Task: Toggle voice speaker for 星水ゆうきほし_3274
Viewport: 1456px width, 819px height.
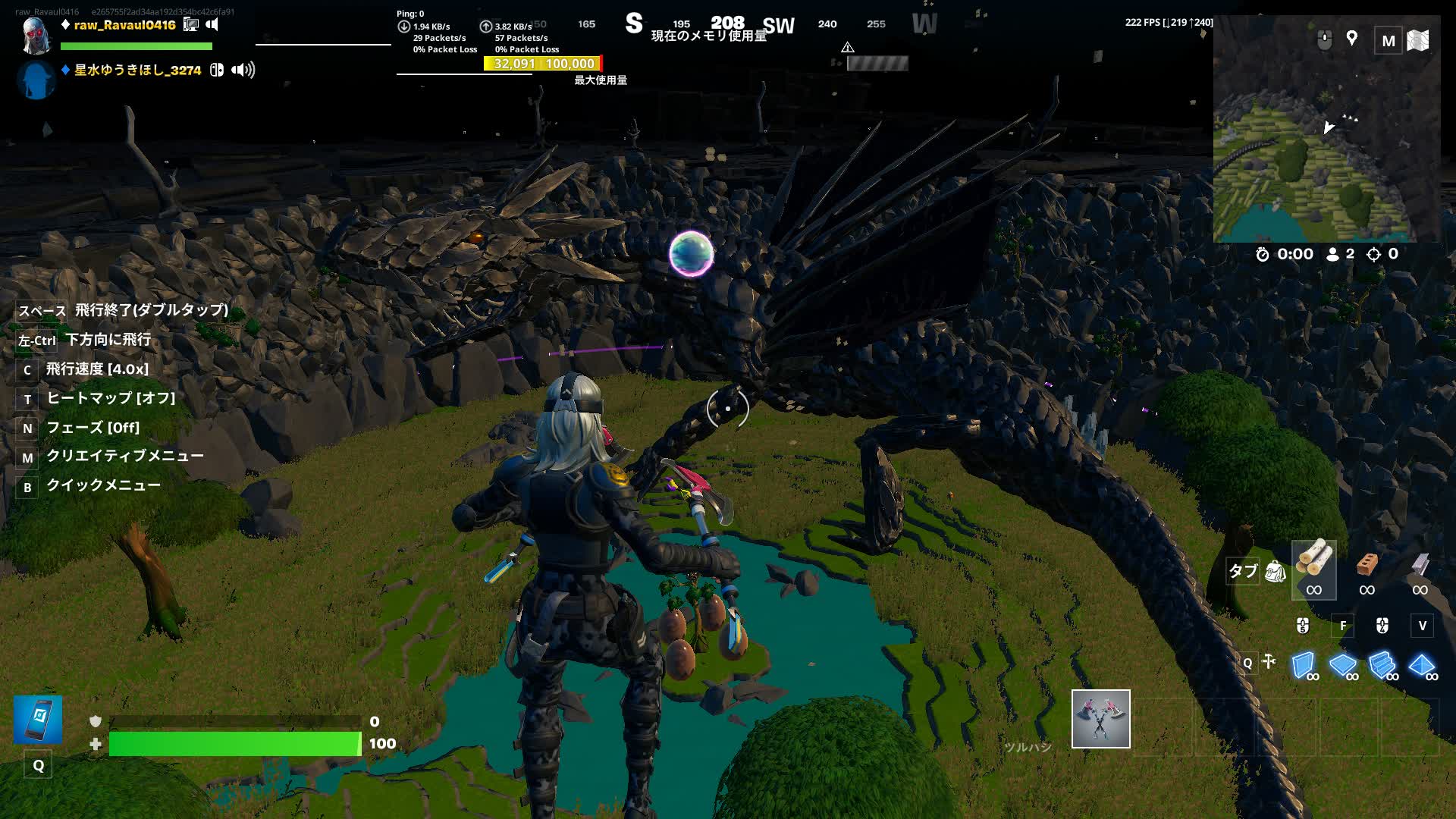Action: tap(243, 71)
